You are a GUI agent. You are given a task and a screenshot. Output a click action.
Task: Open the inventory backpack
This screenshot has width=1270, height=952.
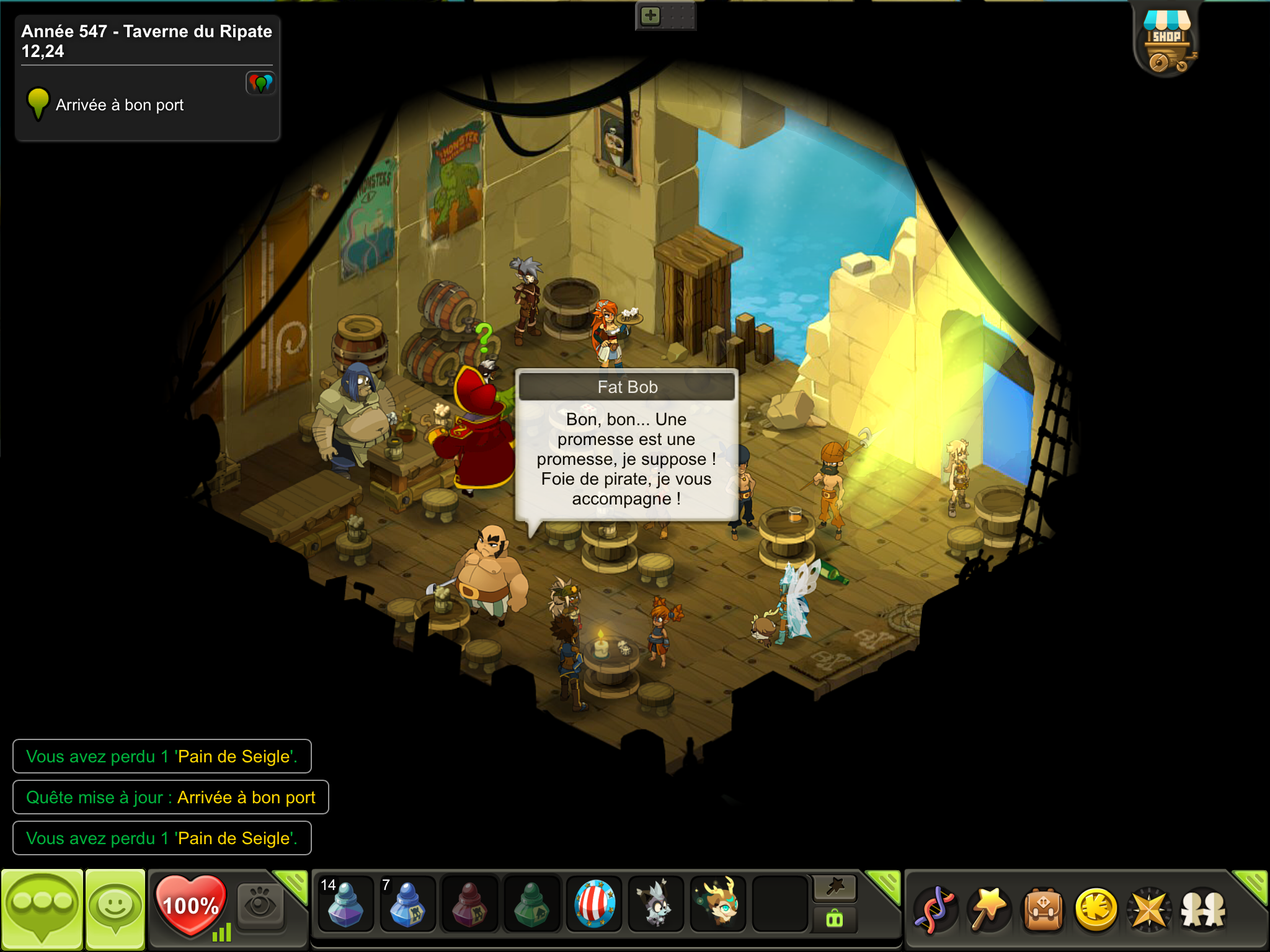(1043, 910)
